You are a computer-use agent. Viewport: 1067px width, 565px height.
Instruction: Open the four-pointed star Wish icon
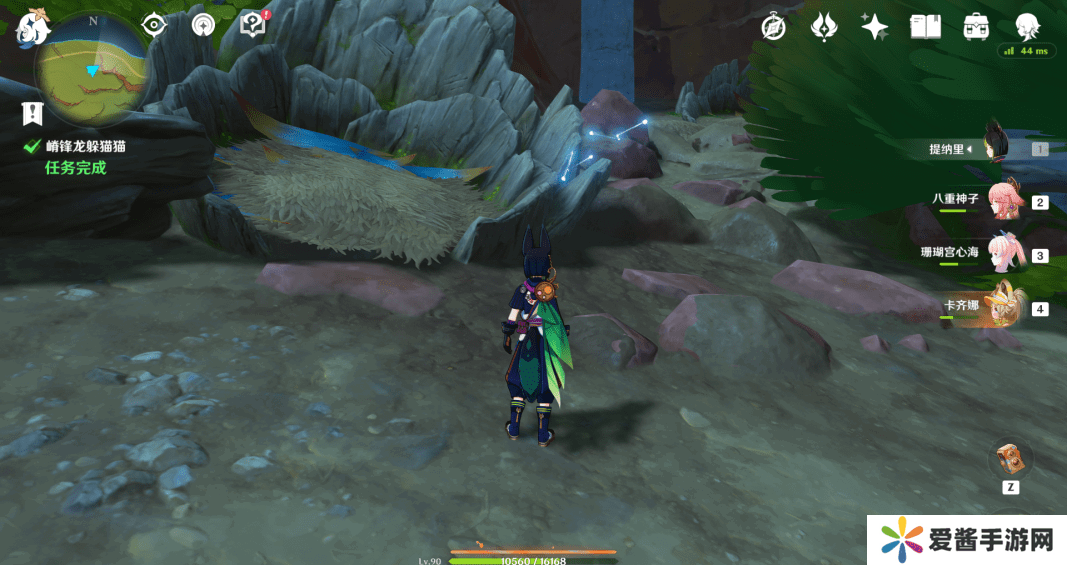tap(875, 27)
